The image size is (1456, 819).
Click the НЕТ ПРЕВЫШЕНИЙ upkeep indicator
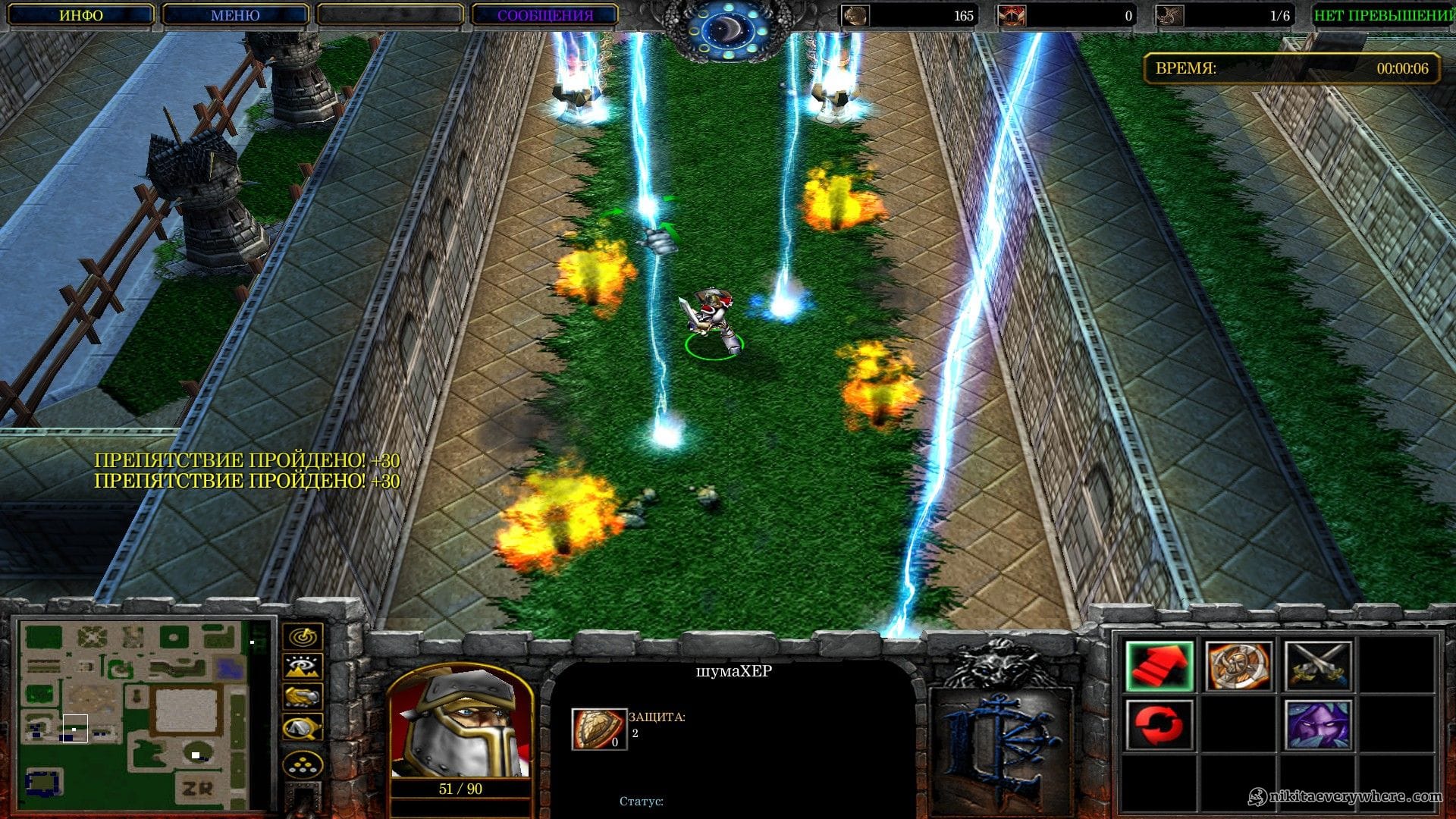point(1383,15)
